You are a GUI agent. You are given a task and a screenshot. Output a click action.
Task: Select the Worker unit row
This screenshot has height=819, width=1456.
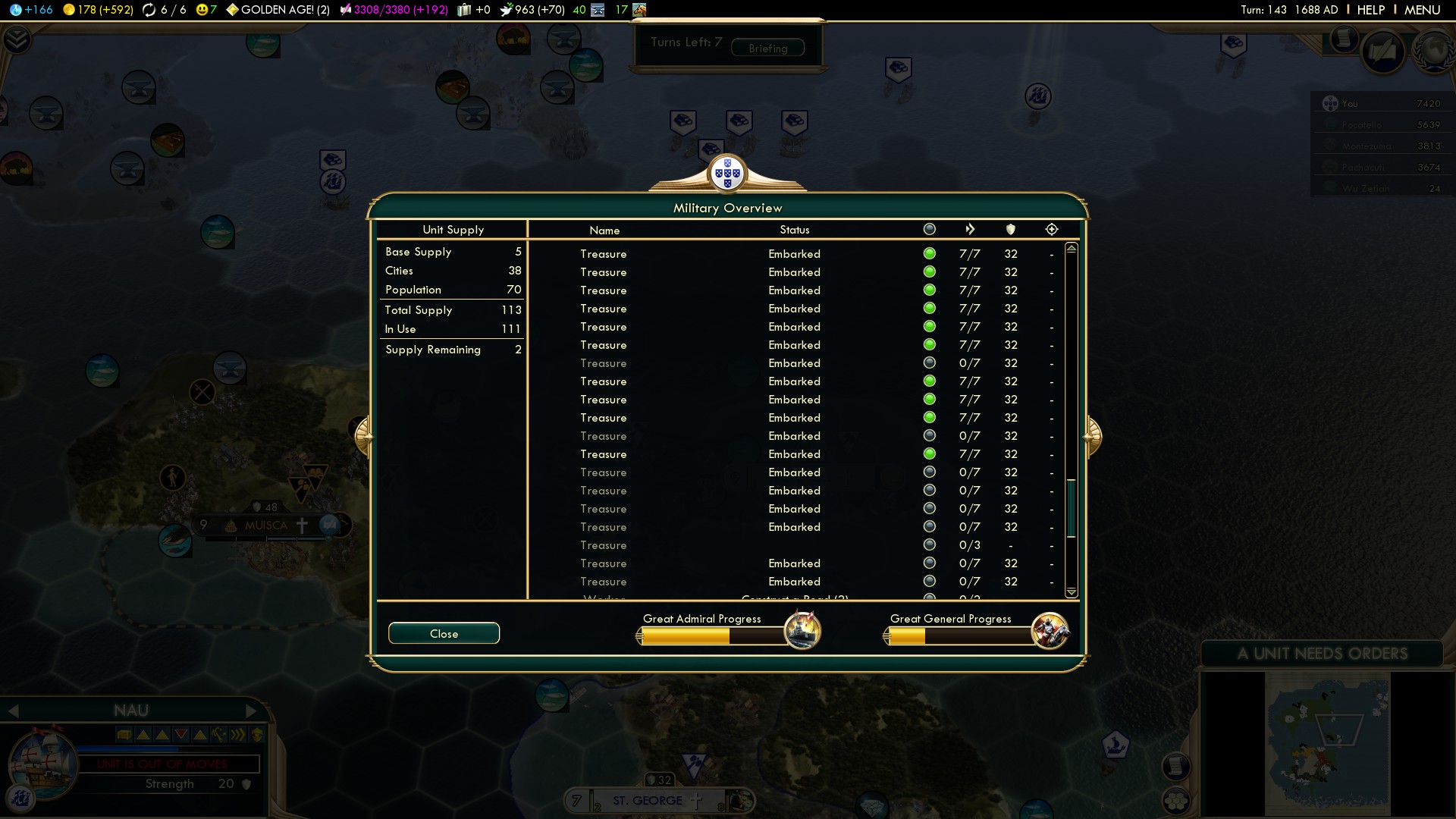(x=604, y=598)
